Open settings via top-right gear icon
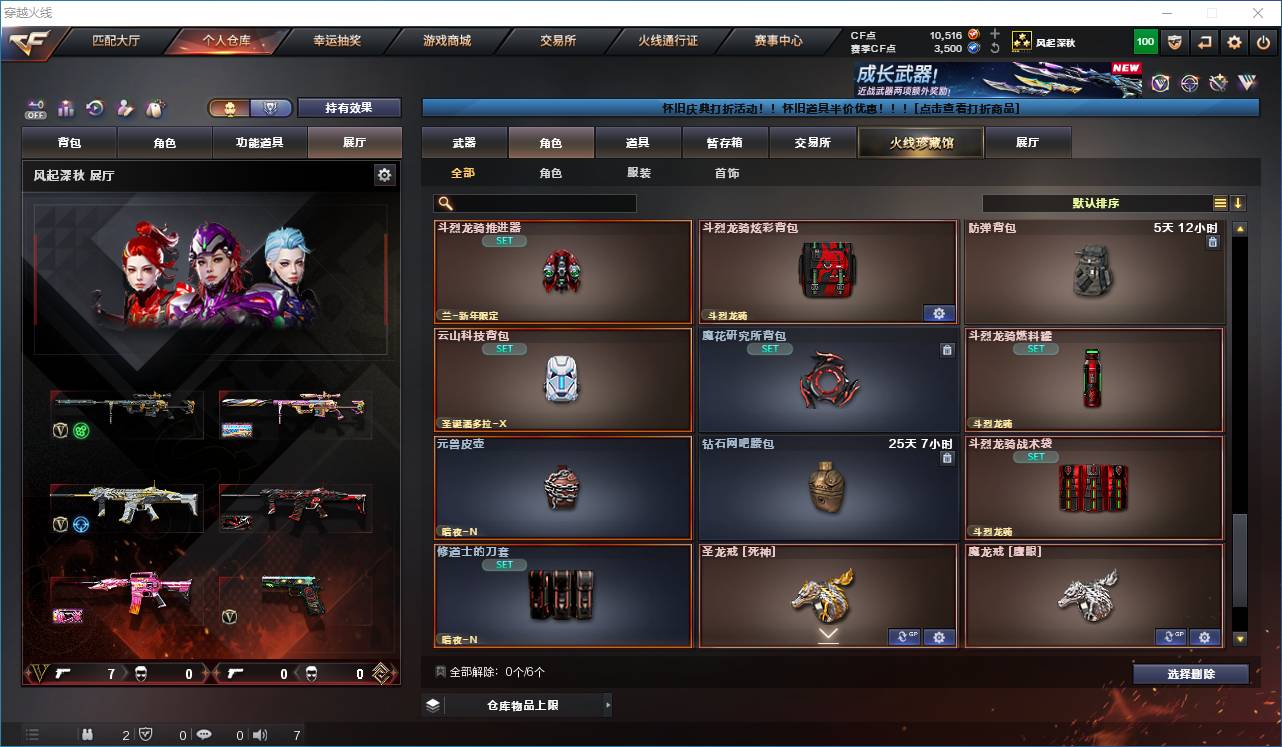 pos(1233,42)
